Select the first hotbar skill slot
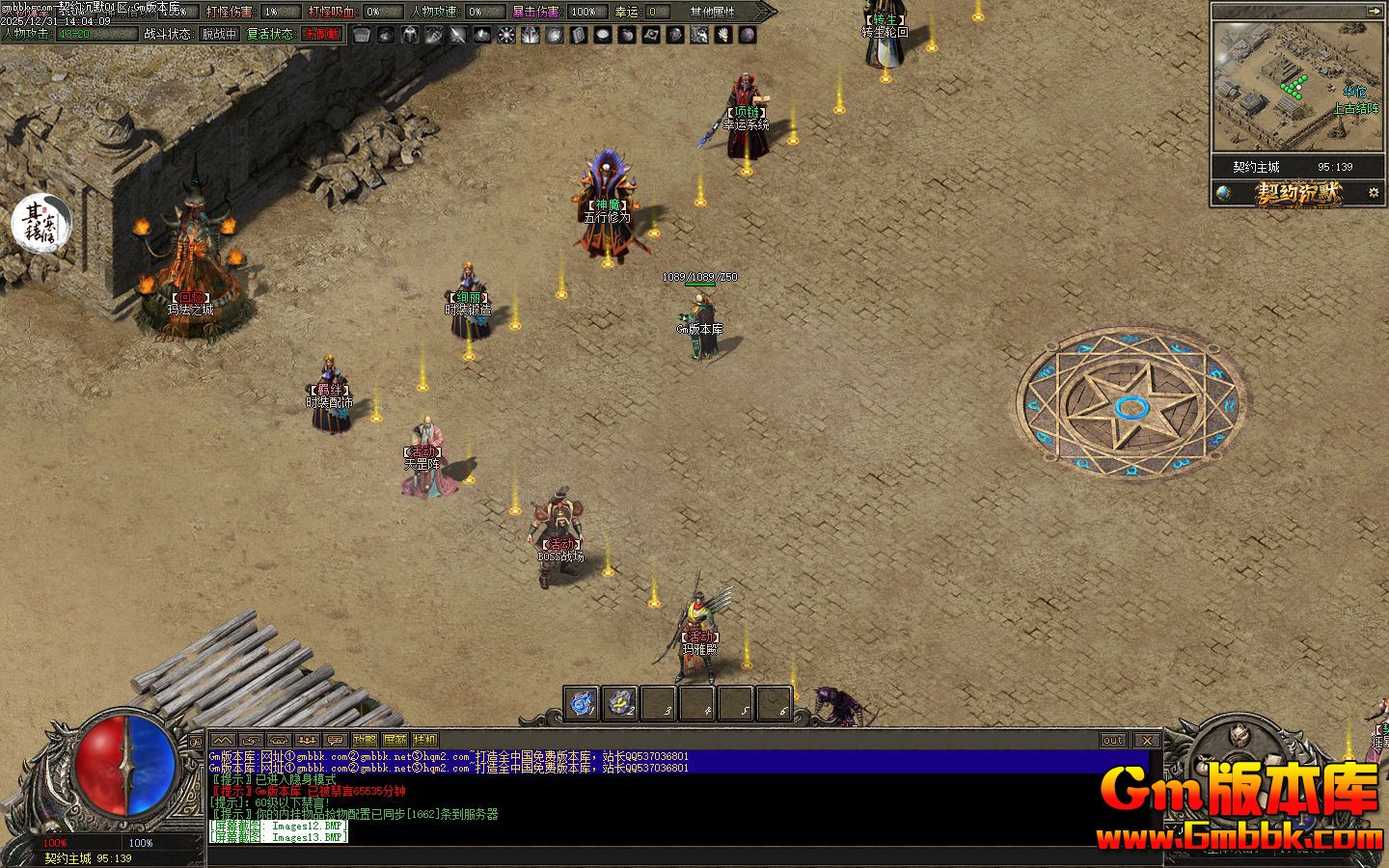 (x=581, y=704)
